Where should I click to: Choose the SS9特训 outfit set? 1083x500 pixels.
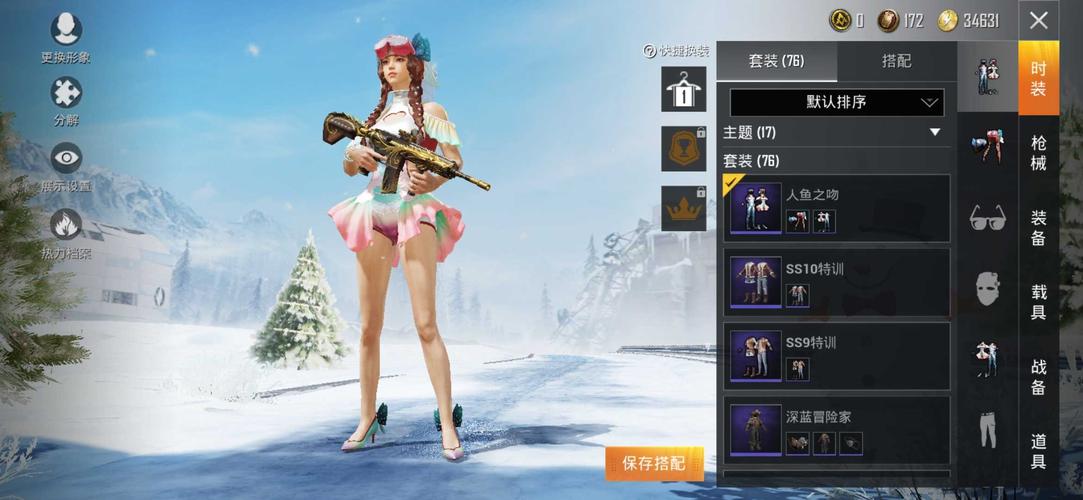coord(836,356)
